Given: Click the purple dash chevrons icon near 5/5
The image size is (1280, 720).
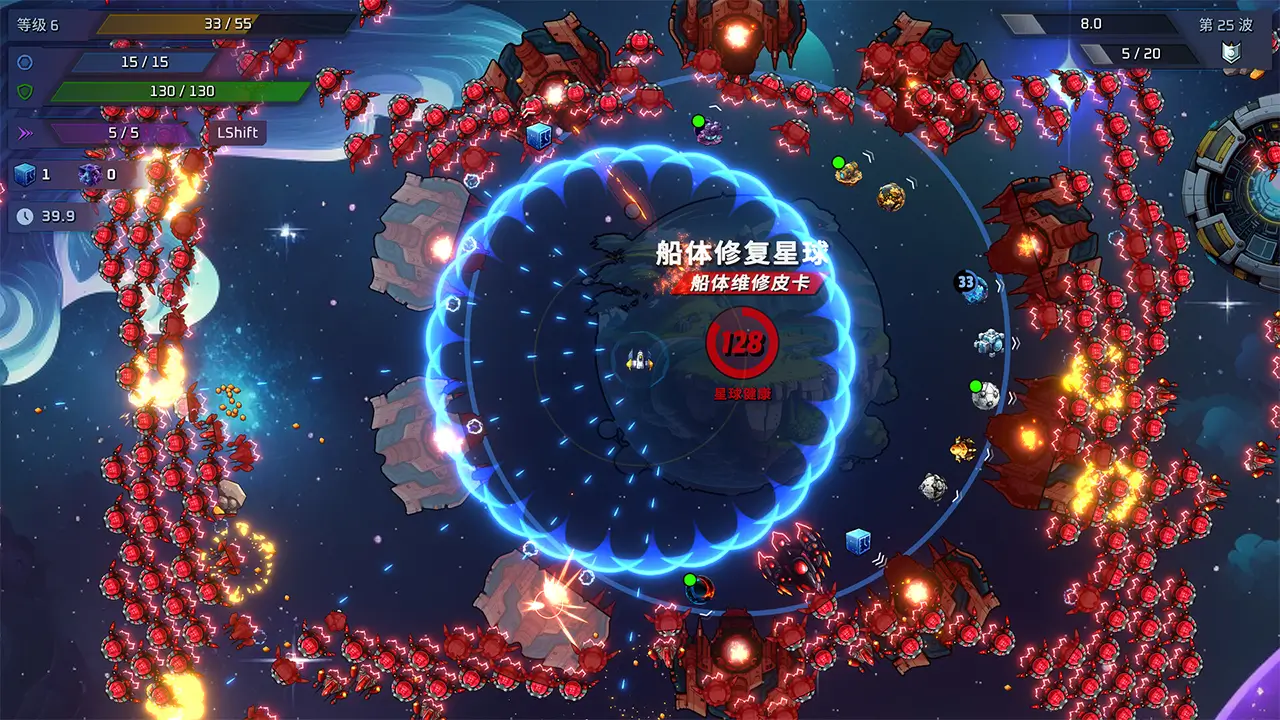Looking at the screenshot, I should (24, 131).
